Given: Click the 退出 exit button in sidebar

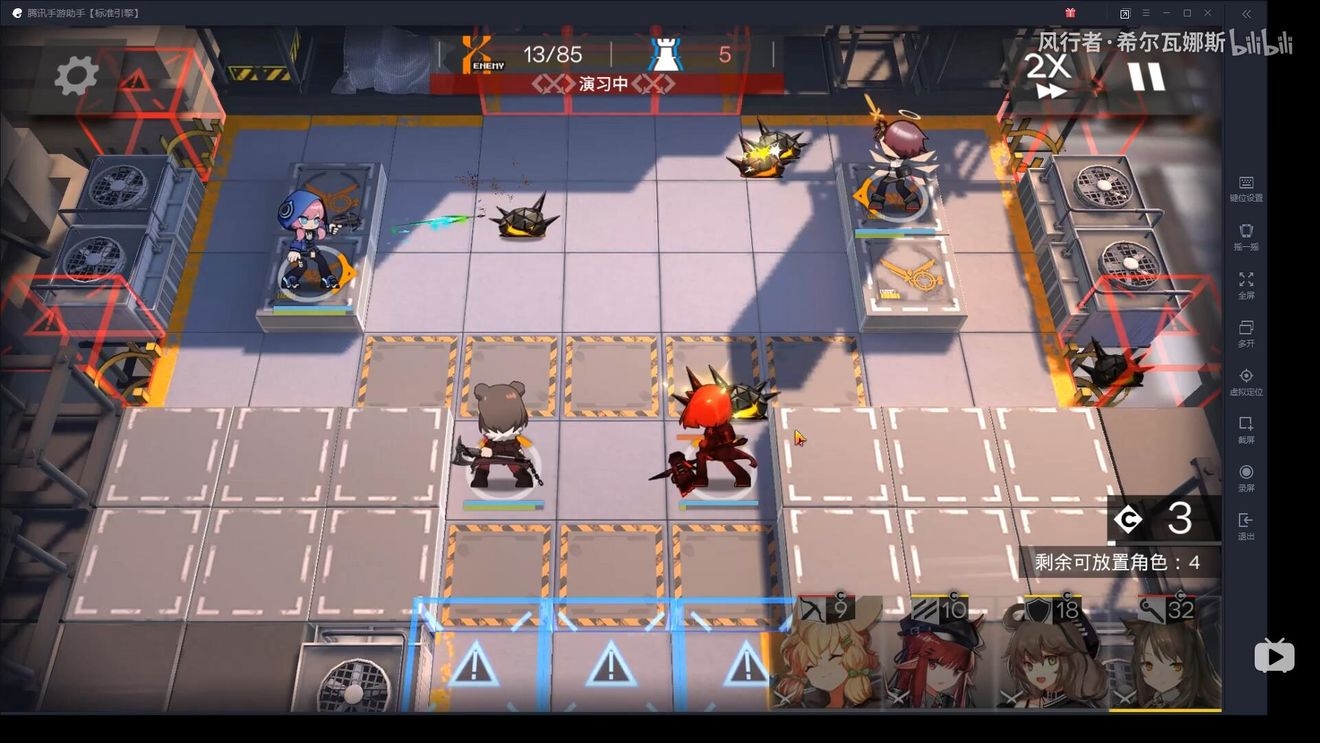Looking at the screenshot, I should pyautogui.click(x=1246, y=526).
